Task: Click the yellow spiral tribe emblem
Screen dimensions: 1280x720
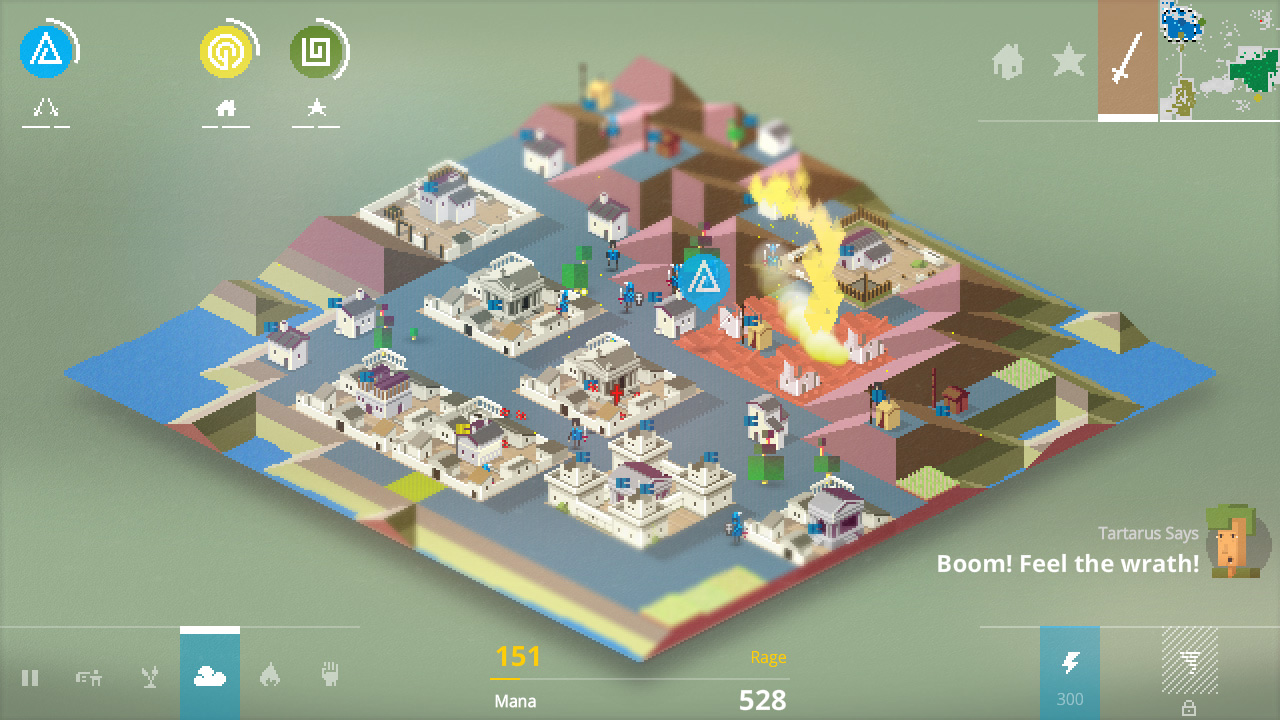Action: click(x=227, y=52)
